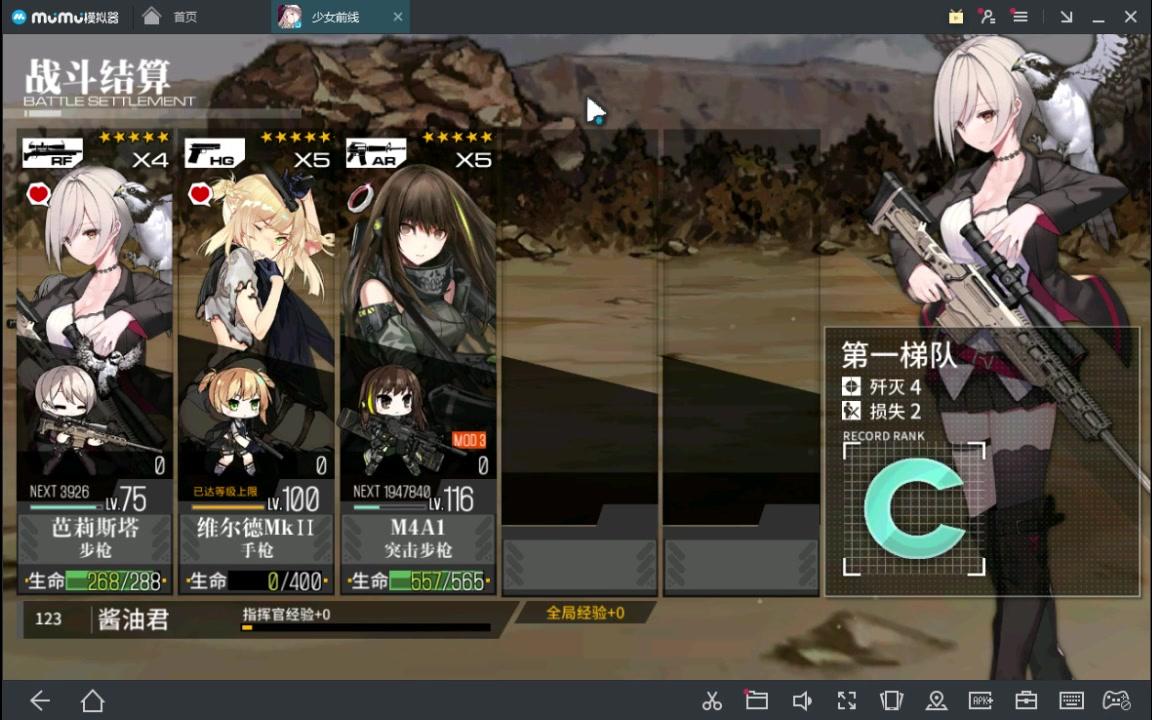Image resolution: width=1152 pixels, height=720 pixels.
Task: Open the emulator toolbox icon
Action: pos(1026,701)
